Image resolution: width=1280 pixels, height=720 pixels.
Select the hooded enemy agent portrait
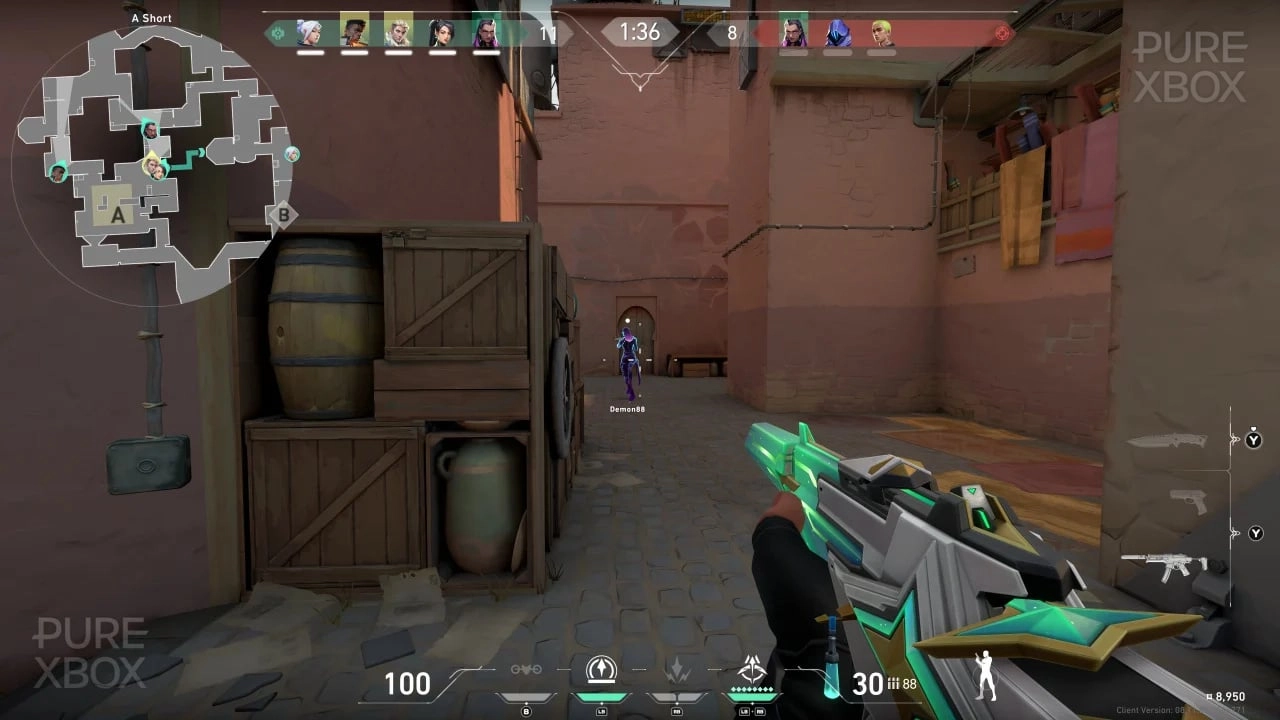point(837,33)
